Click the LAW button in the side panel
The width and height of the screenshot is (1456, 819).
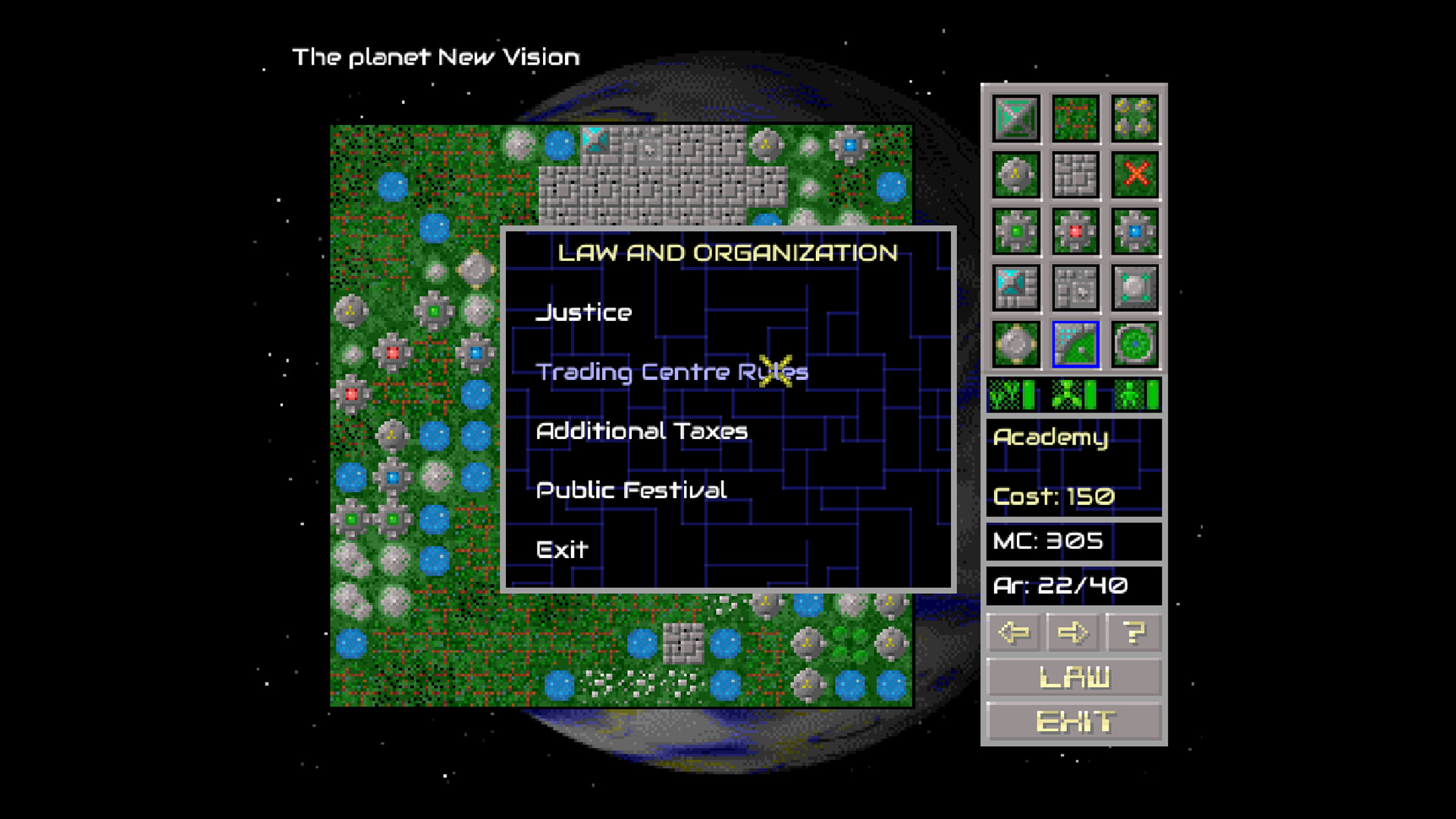[1074, 676]
